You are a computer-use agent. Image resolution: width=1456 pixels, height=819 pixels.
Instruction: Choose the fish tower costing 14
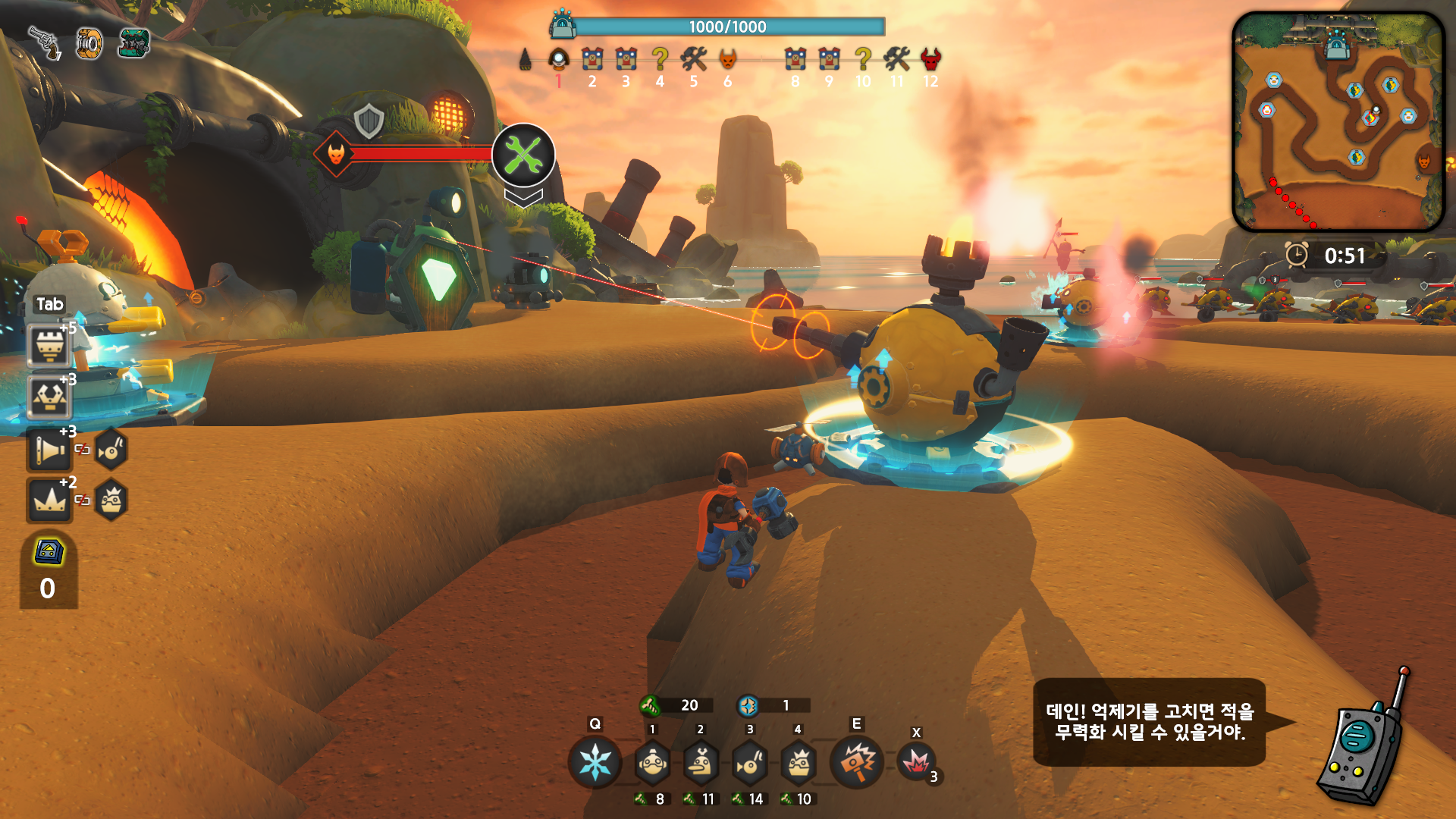pyautogui.click(x=750, y=763)
